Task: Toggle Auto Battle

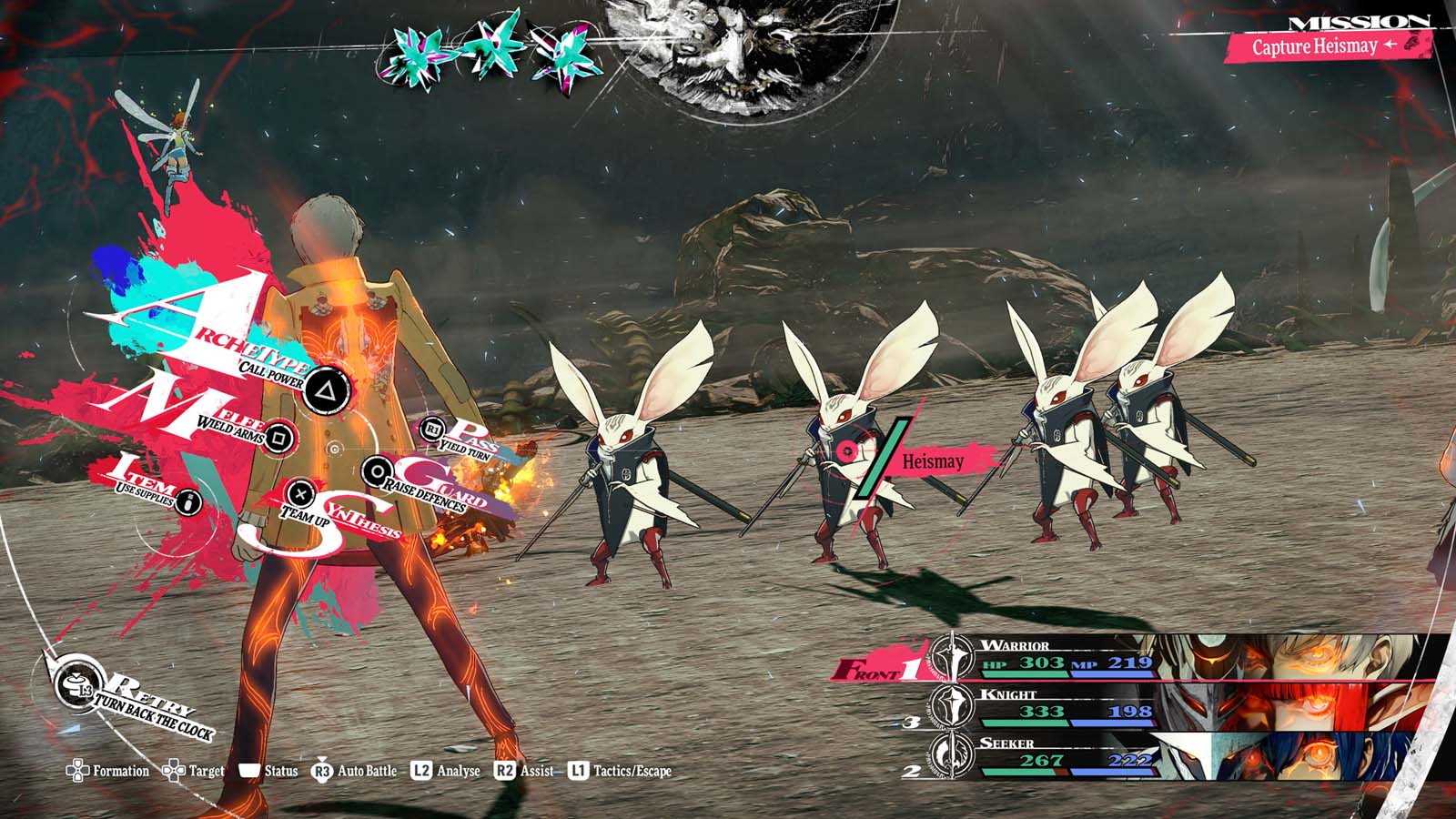Action: (x=355, y=772)
